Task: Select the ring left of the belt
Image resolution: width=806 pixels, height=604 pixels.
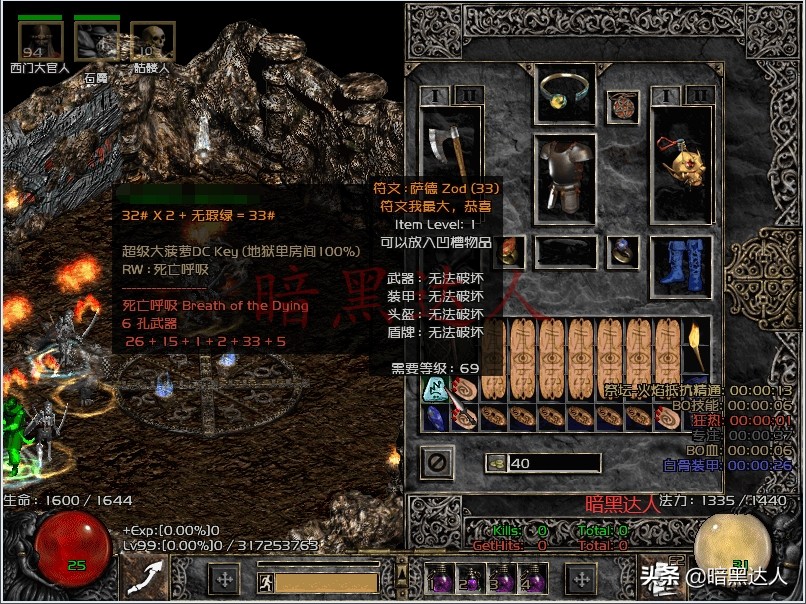Action: pos(509,251)
